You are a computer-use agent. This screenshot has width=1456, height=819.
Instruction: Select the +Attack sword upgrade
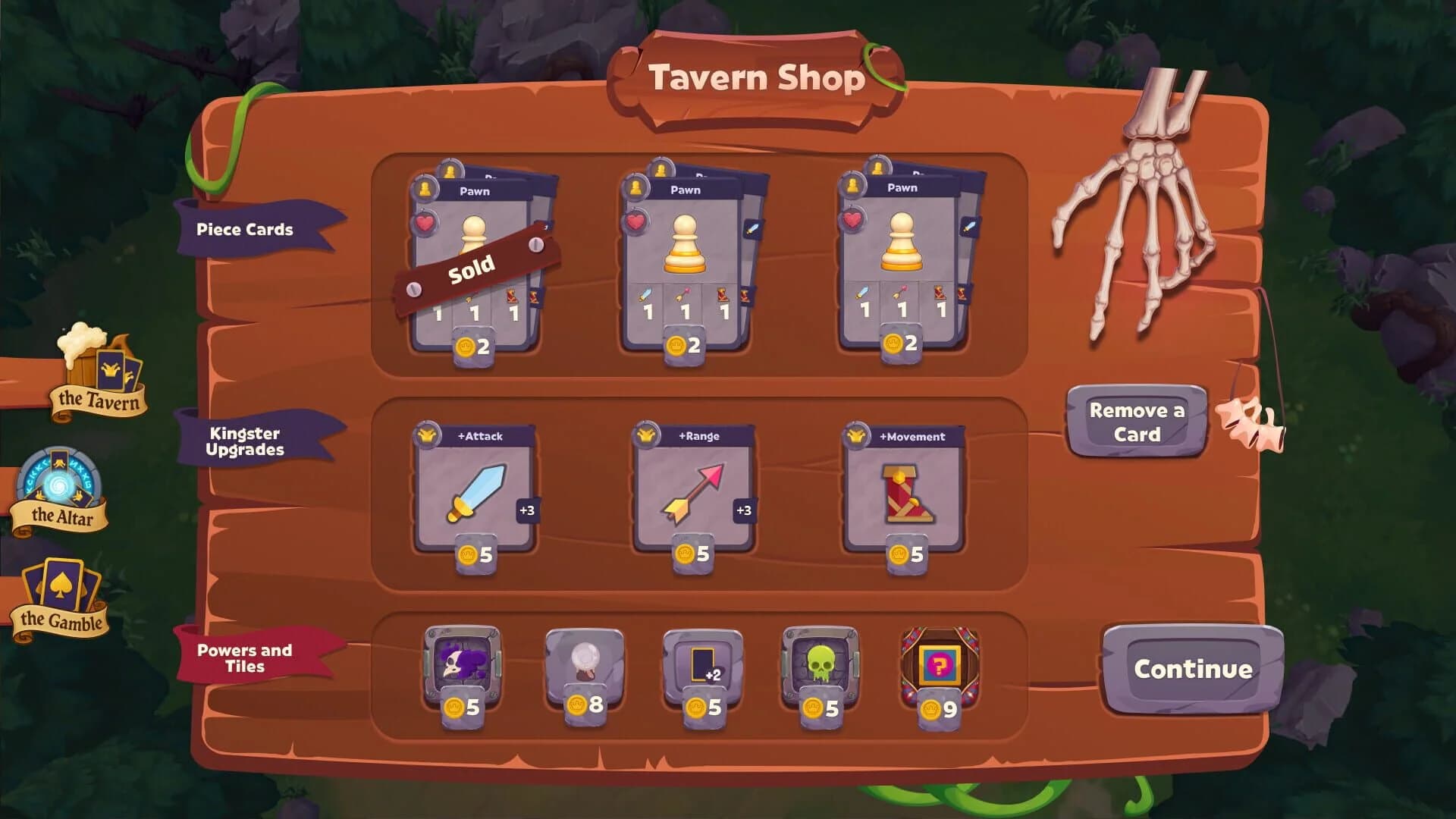click(x=474, y=489)
